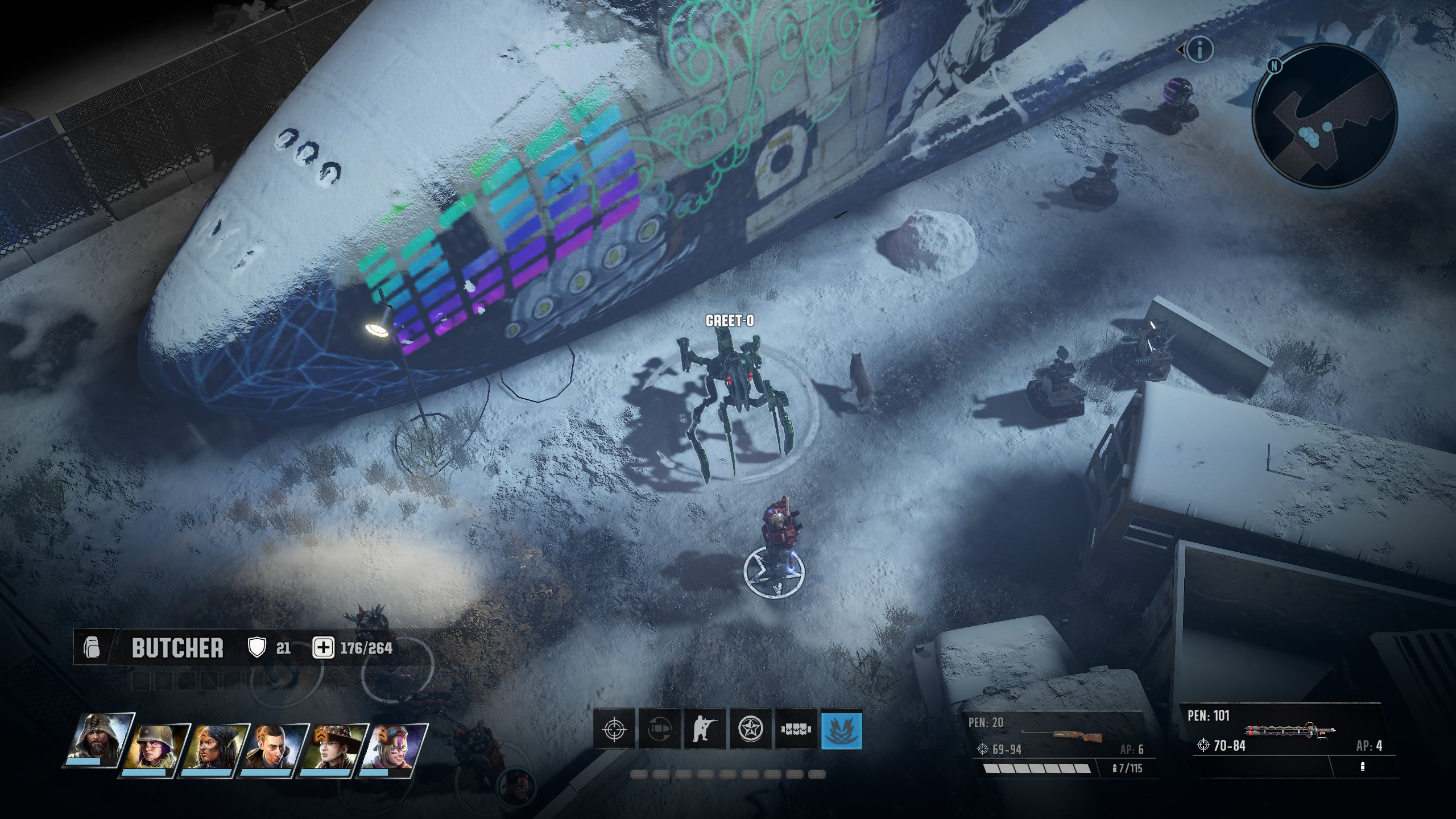Toggle the highlighted blue claw ability
The image size is (1456, 819).
click(x=841, y=729)
